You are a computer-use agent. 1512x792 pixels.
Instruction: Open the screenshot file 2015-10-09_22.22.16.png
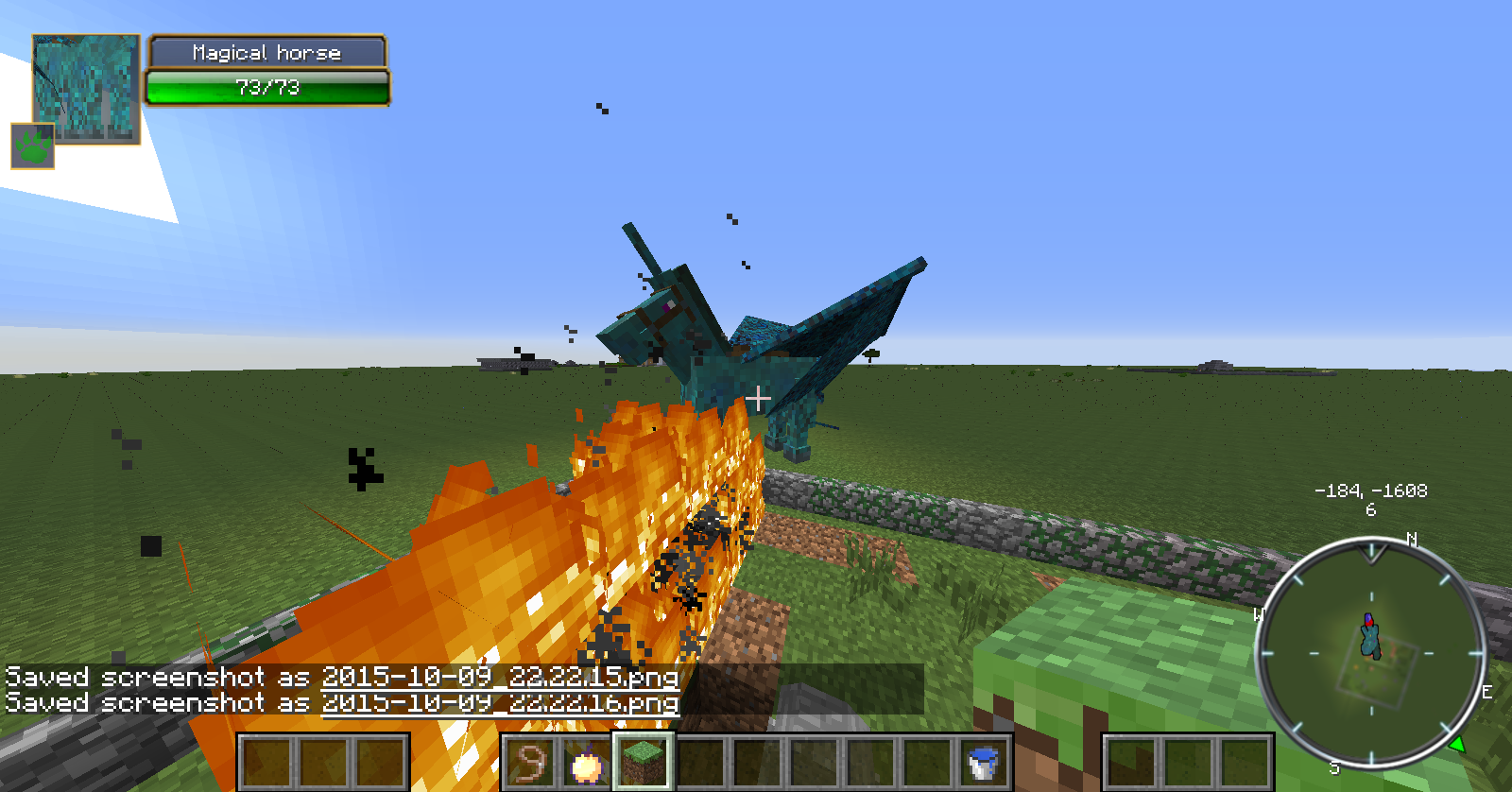pyautogui.click(x=500, y=704)
